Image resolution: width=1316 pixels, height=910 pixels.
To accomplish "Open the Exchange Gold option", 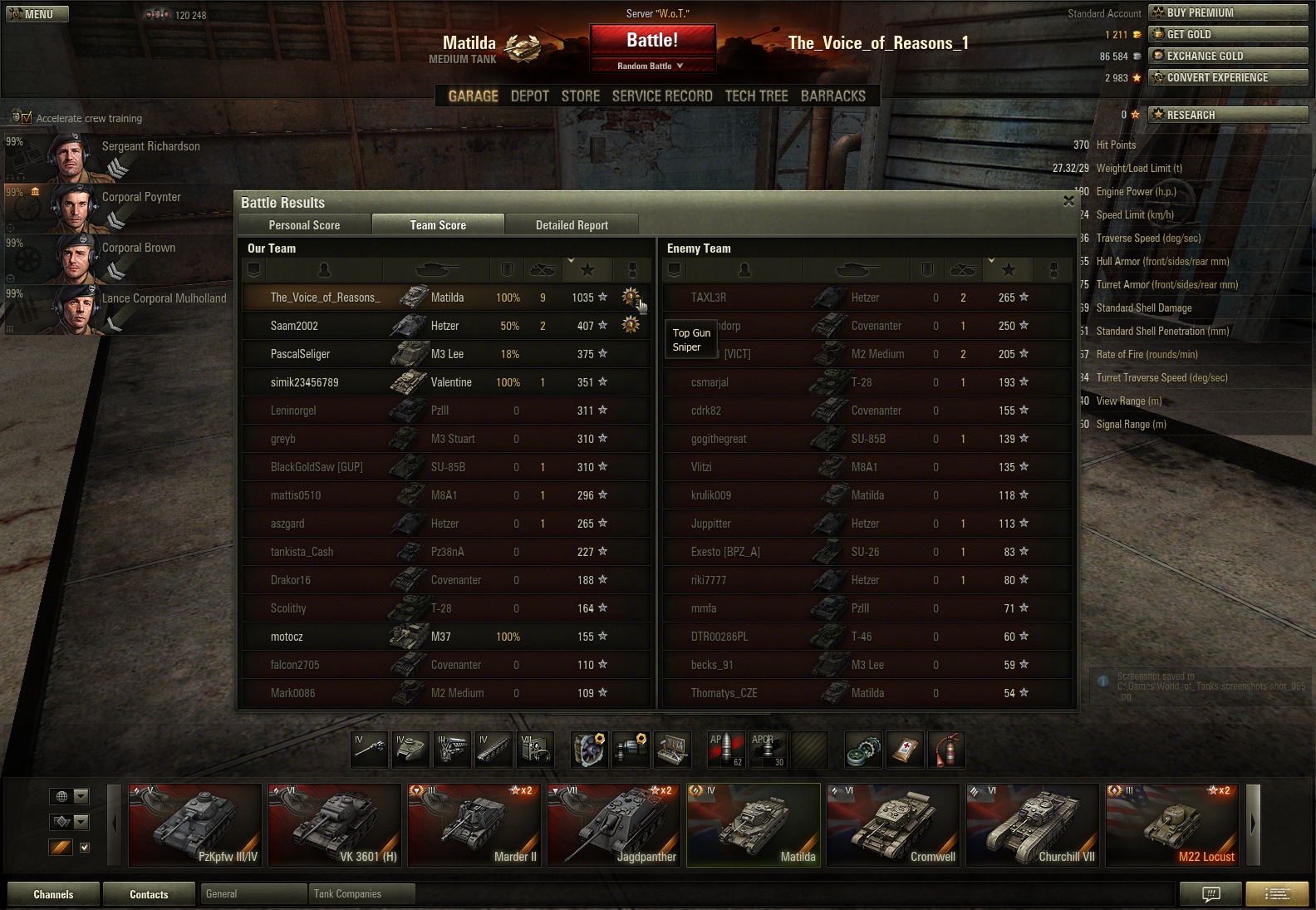I will [1228, 56].
